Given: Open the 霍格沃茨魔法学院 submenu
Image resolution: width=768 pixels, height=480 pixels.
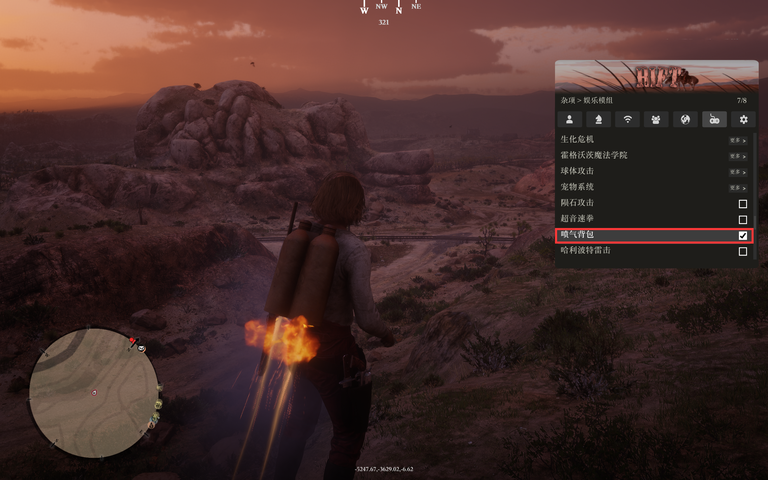Looking at the screenshot, I should click(737, 156).
